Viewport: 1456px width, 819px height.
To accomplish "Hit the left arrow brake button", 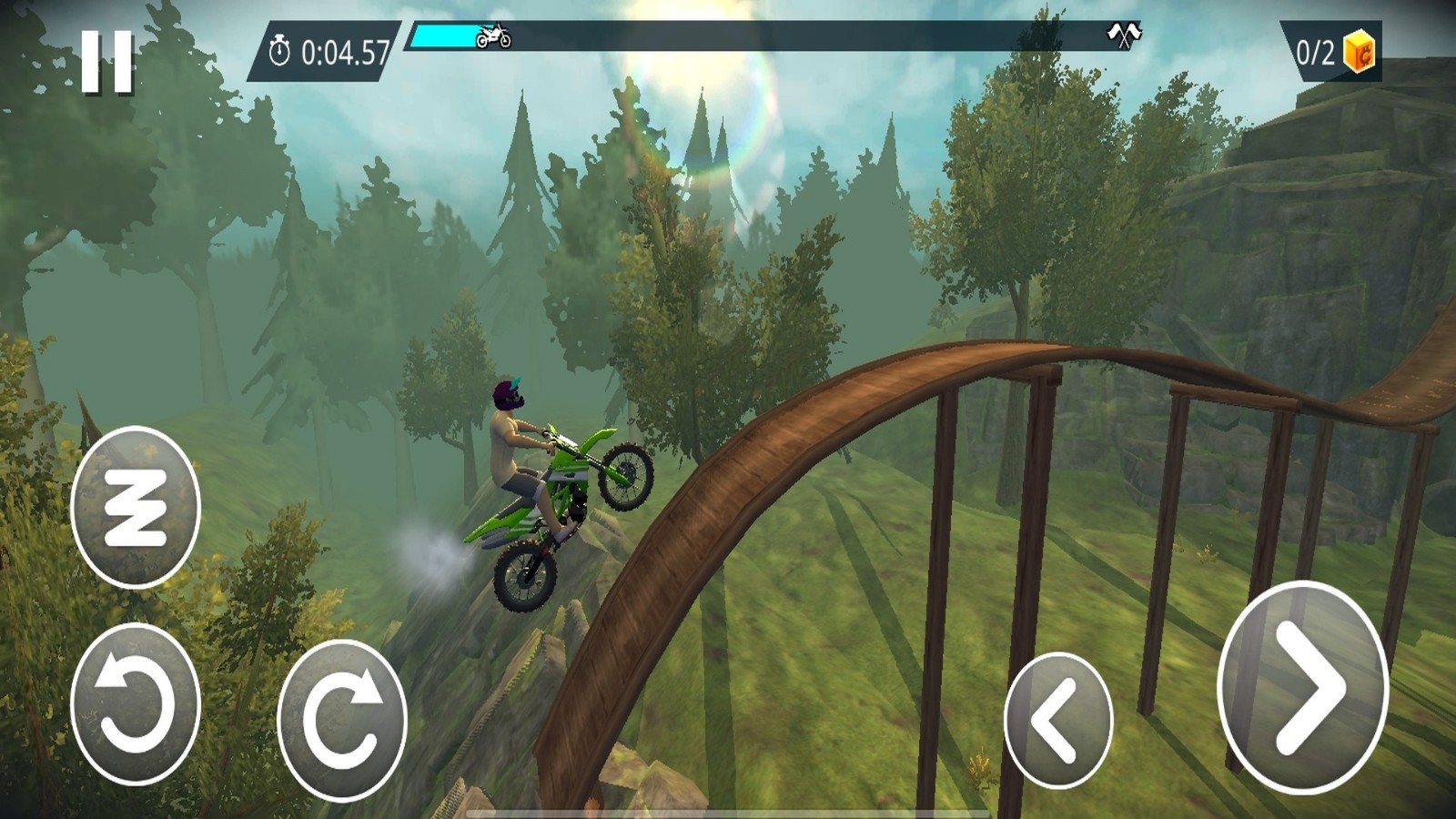I will click(1057, 720).
